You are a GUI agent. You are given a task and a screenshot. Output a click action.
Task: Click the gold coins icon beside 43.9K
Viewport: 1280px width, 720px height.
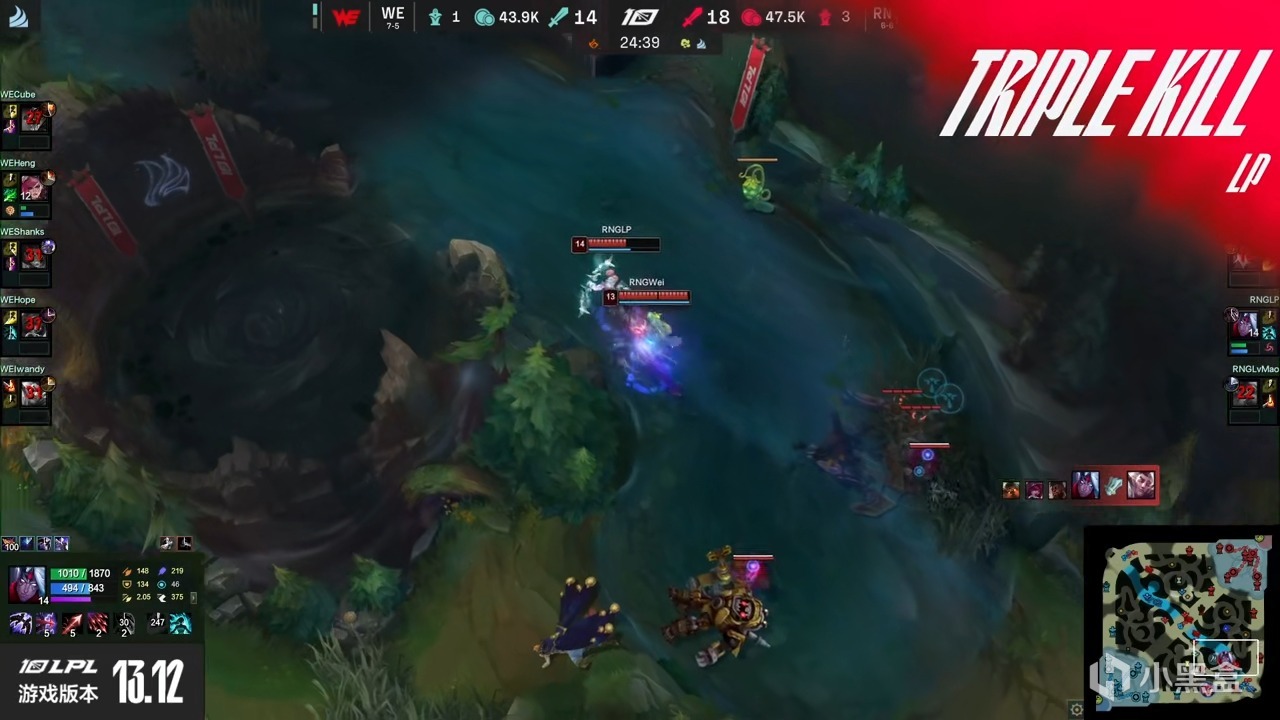point(483,17)
